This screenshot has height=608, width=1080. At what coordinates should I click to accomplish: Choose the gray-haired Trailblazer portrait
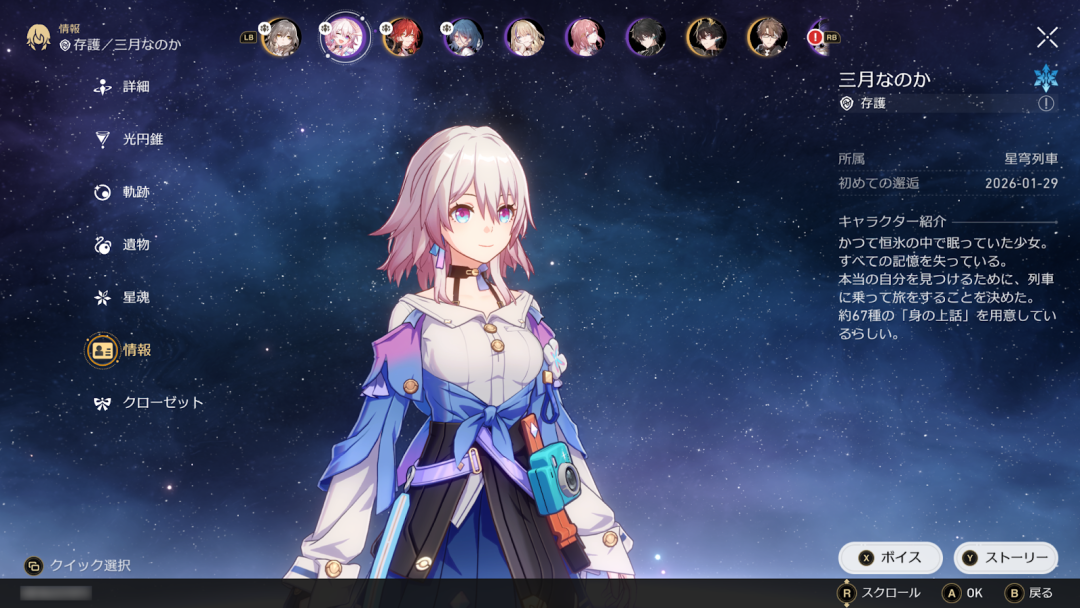tap(281, 38)
